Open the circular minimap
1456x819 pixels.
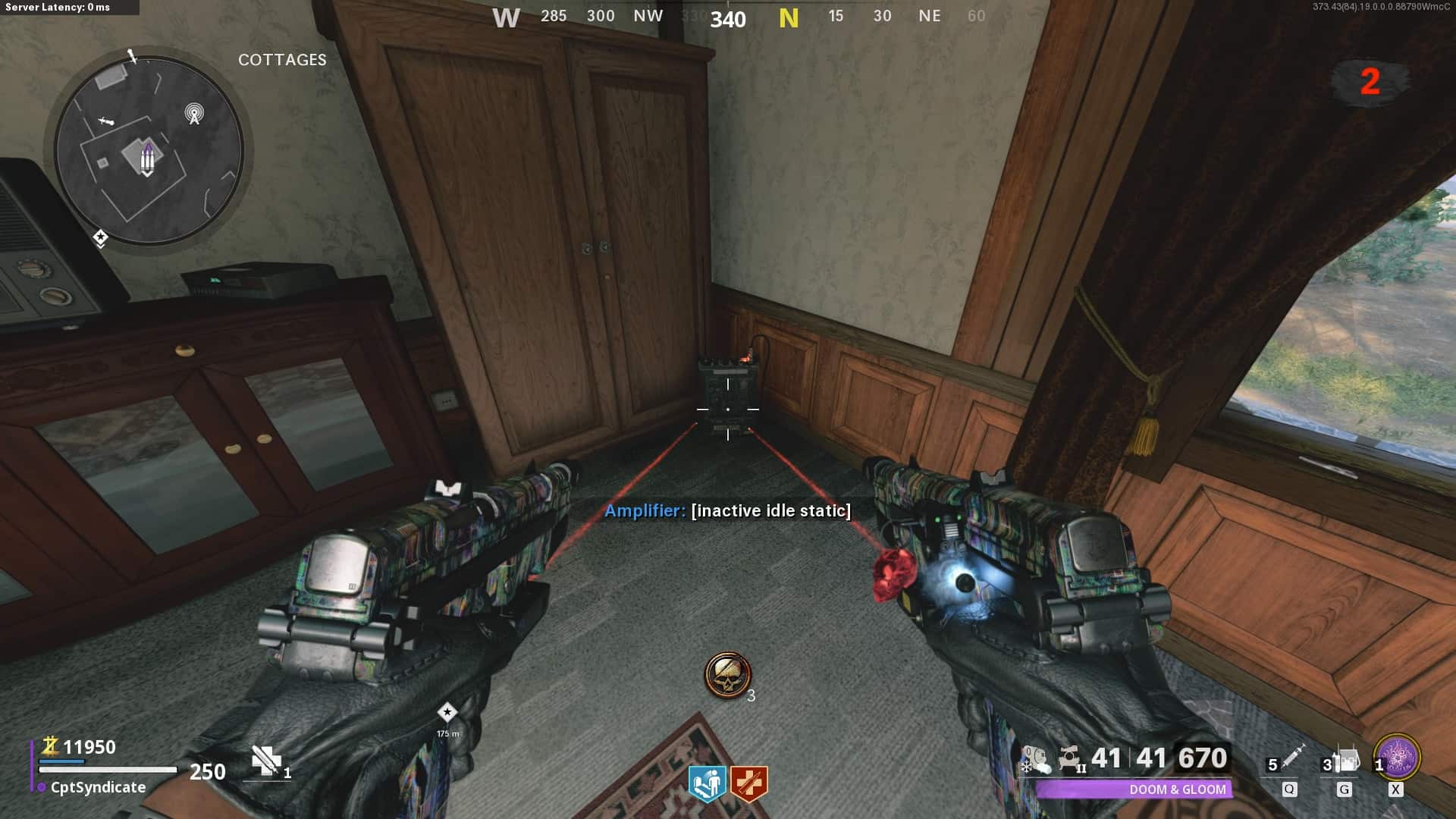[149, 150]
